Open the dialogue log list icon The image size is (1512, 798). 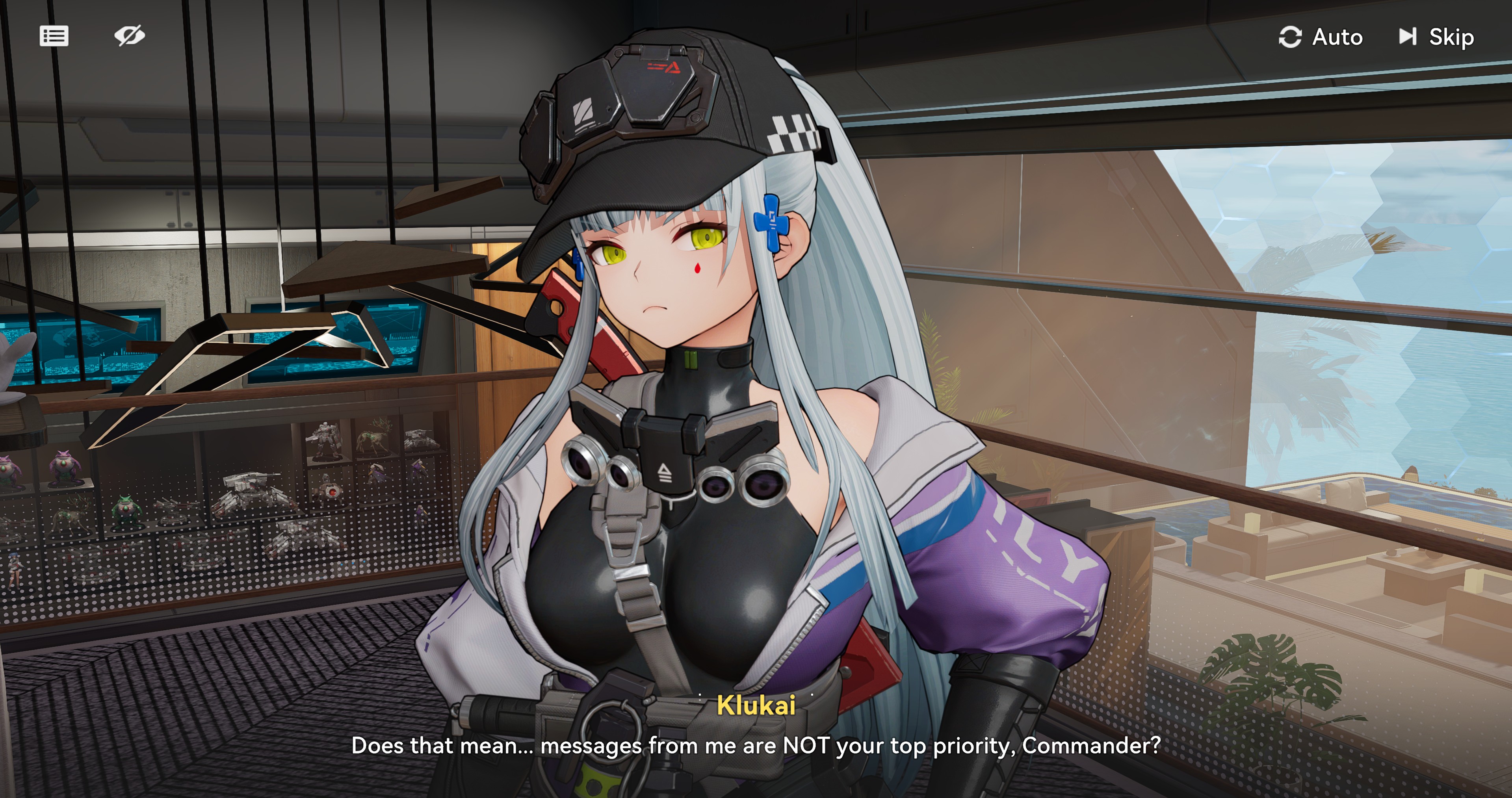tap(54, 36)
